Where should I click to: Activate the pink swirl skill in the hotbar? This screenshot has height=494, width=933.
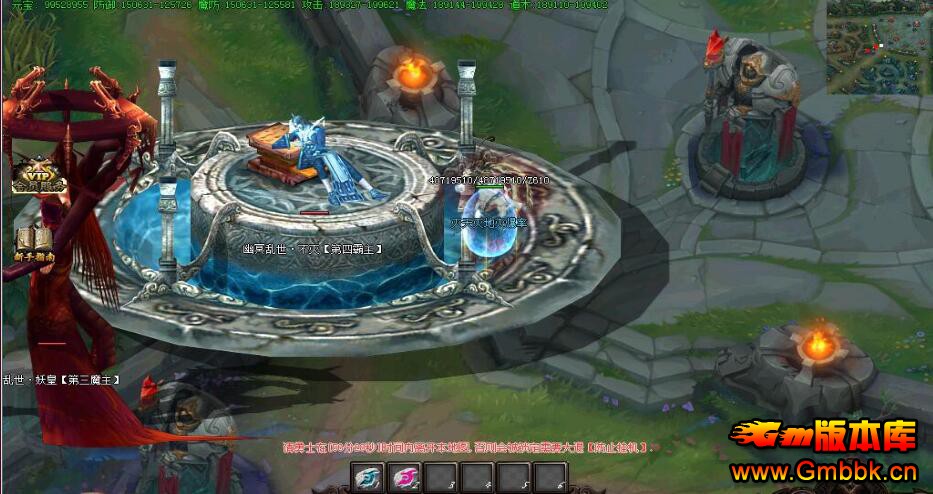[x=405, y=478]
